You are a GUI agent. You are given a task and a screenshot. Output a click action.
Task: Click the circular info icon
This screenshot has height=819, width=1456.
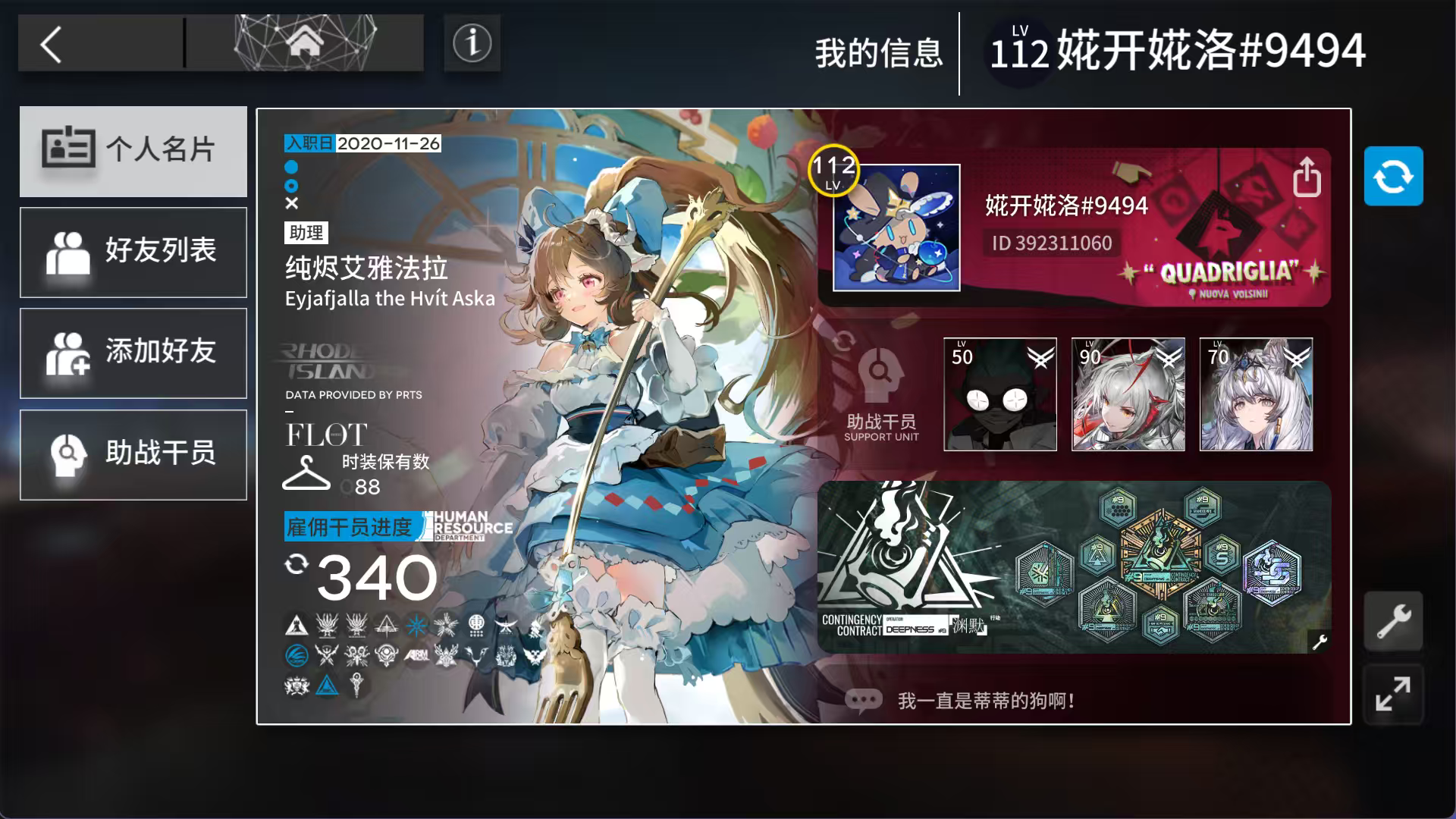[471, 43]
